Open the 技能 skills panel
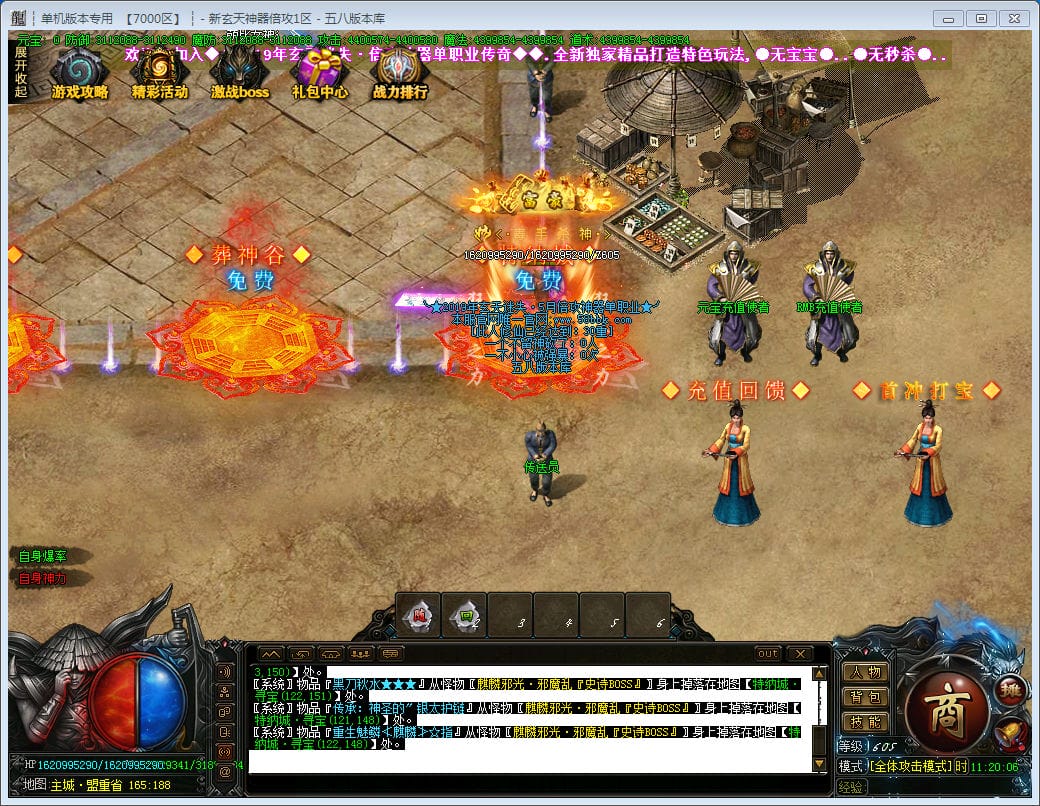This screenshot has height=806, width=1040. coord(865,721)
